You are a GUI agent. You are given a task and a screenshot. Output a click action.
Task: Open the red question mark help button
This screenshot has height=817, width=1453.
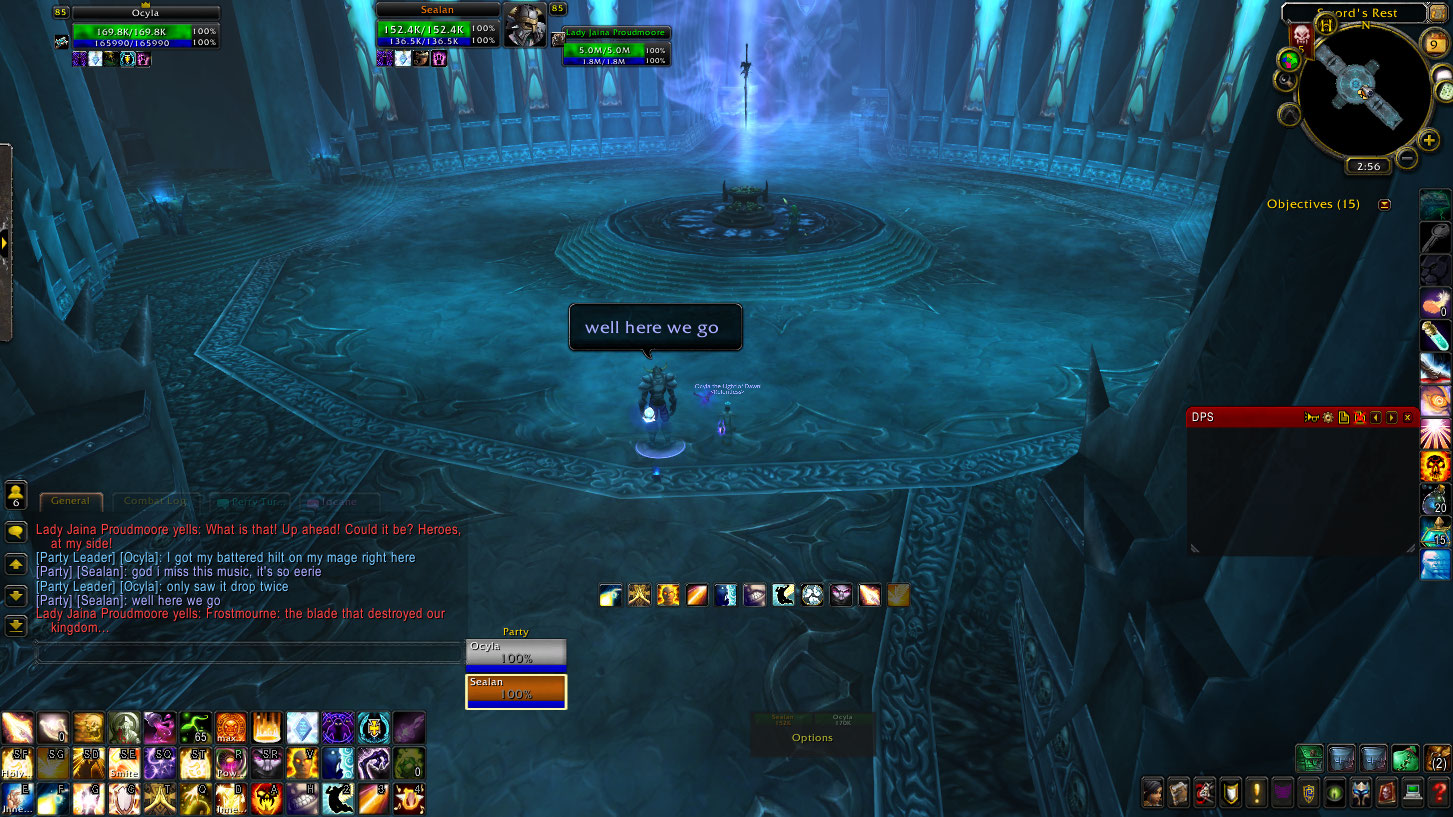tap(1439, 793)
